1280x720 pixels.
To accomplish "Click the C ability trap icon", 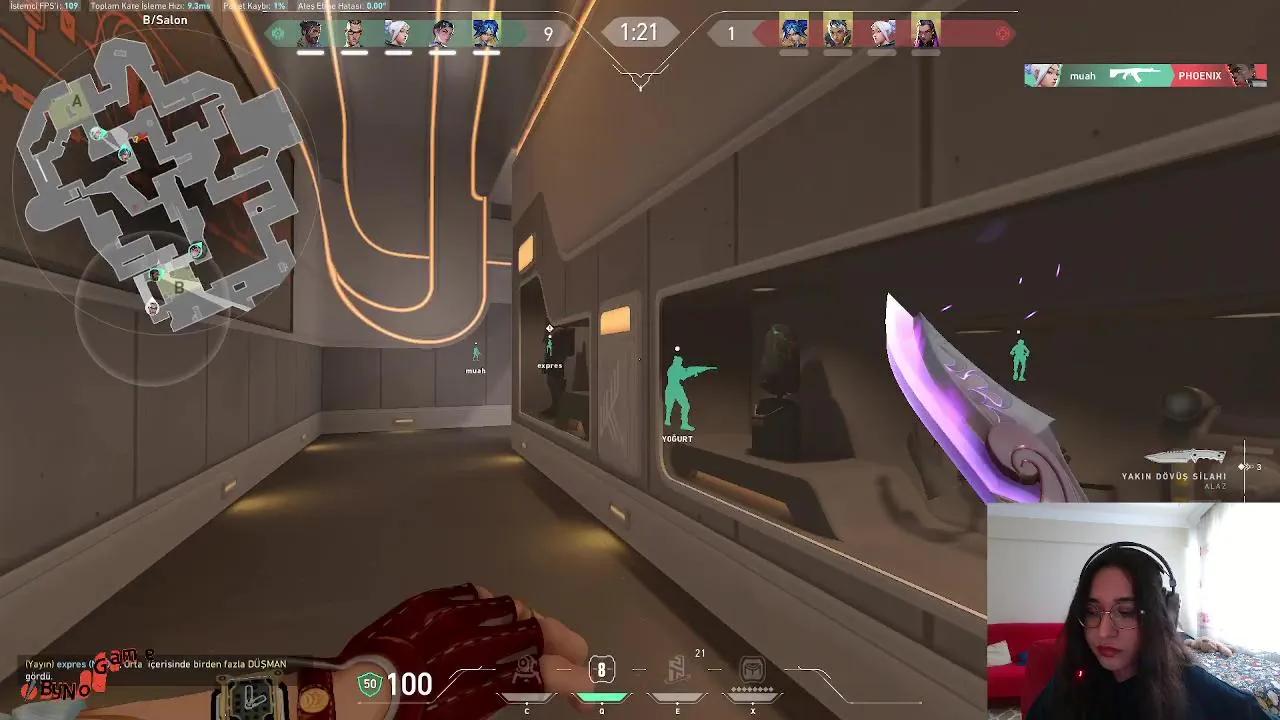I will click(526, 668).
